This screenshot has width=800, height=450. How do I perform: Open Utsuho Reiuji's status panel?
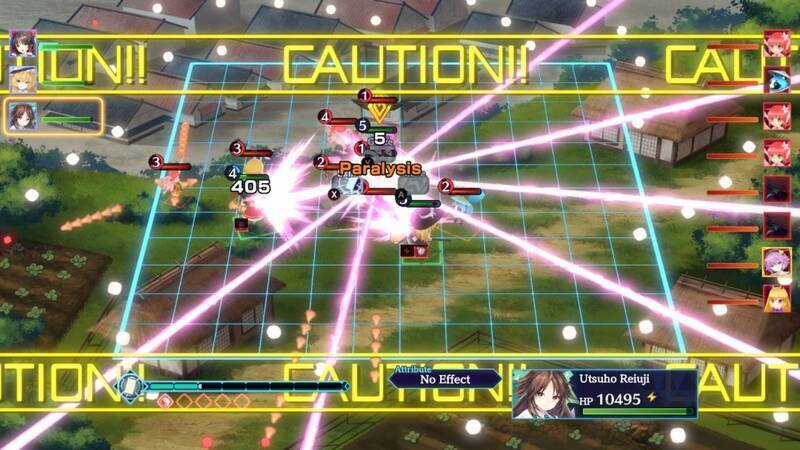pos(604,394)
